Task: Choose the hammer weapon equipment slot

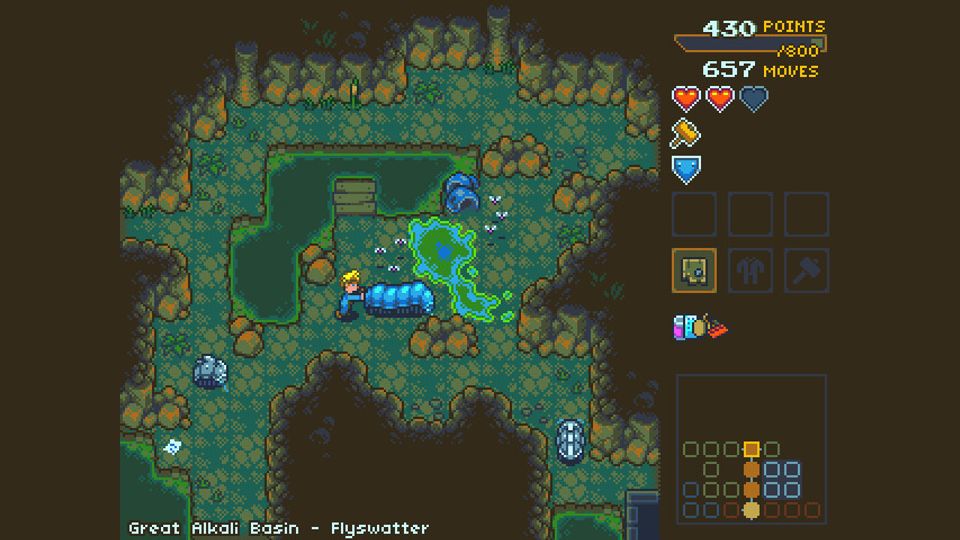Action: [806, 270]
